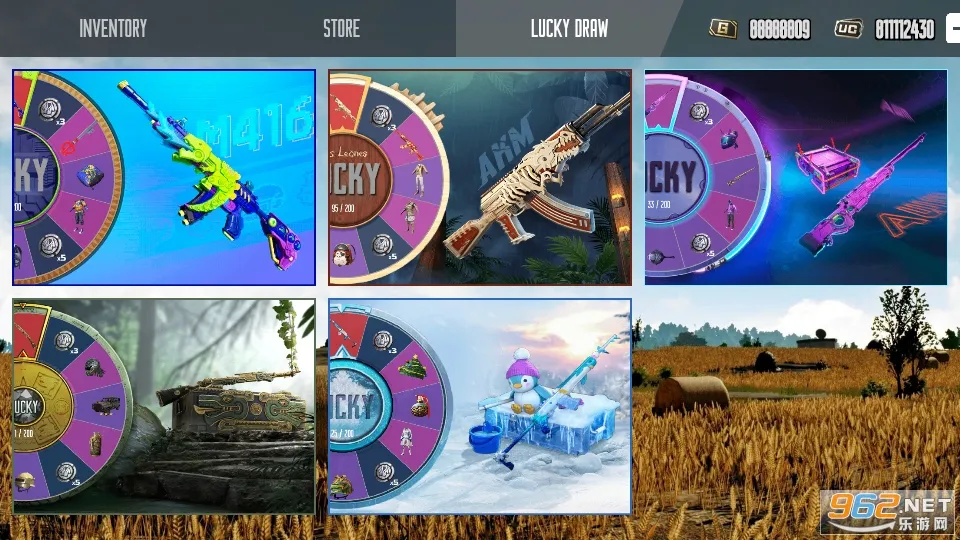The height and width of the screenshot is (540, 960).
Task: Open the purple AWM sniper lucky draw
Action: click(796, 177)
